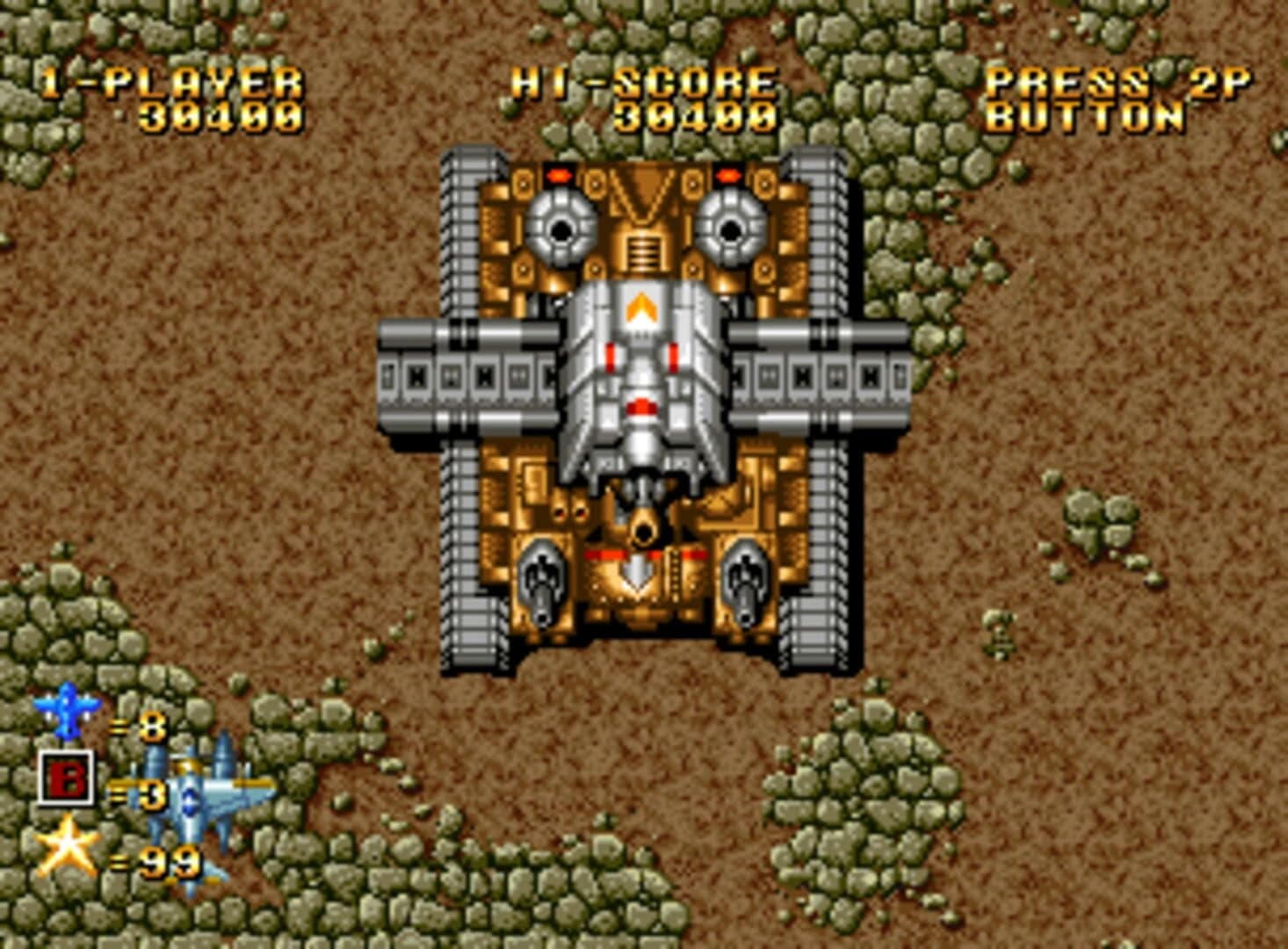Click the left circular turret on the boss
Screen dimensions: 1288x949
tap(560, 230)
